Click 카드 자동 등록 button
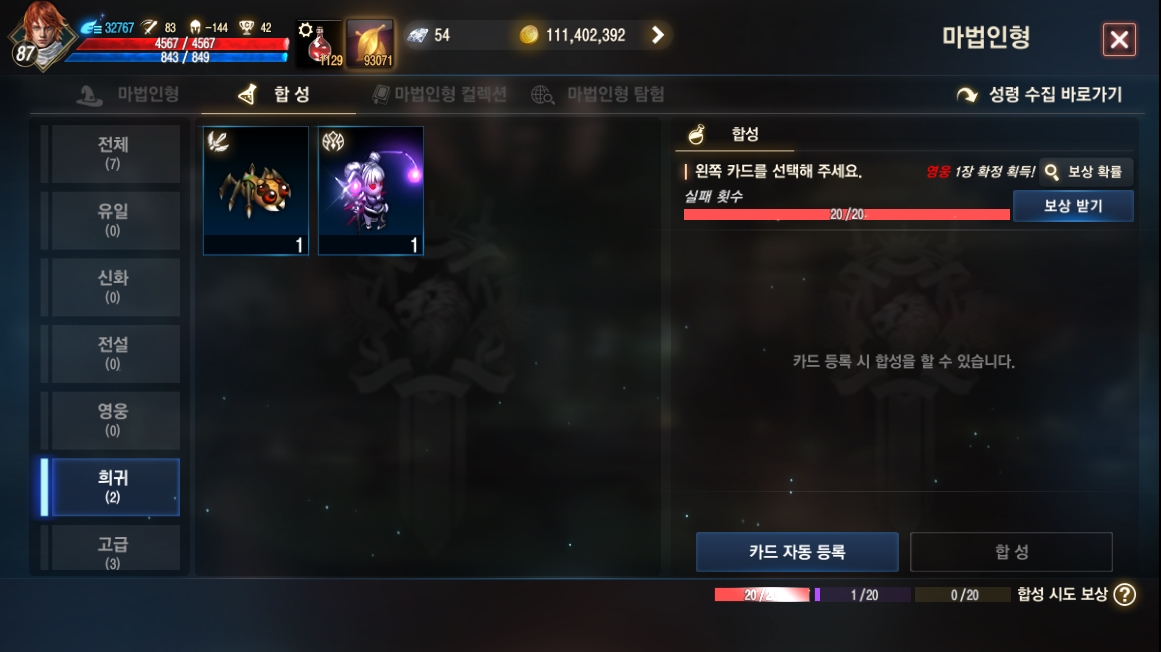This screenshot has width=1161, height=652. pos(797,552)
